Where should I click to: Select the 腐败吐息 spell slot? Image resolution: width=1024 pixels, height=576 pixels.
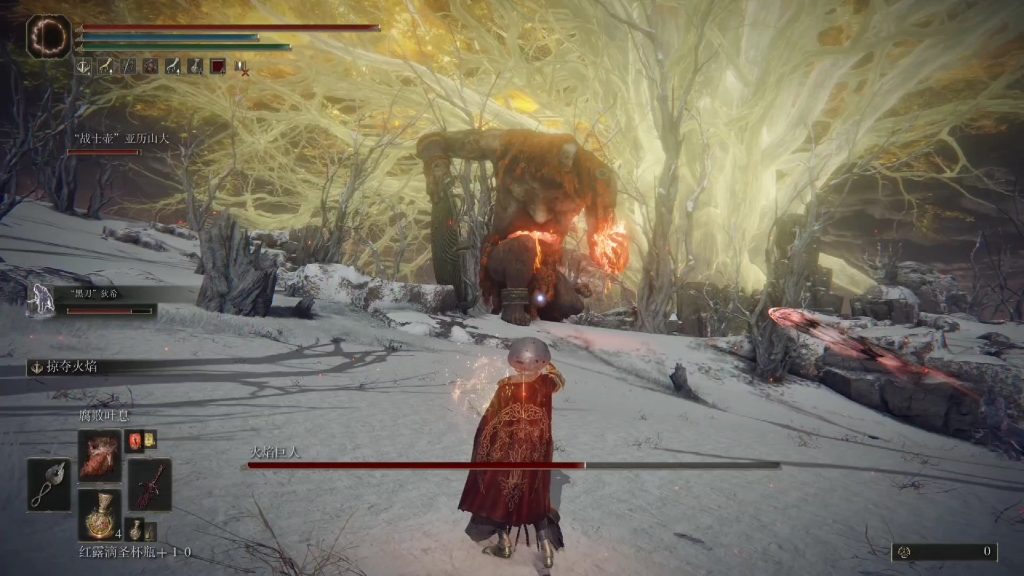coord(99,454)
